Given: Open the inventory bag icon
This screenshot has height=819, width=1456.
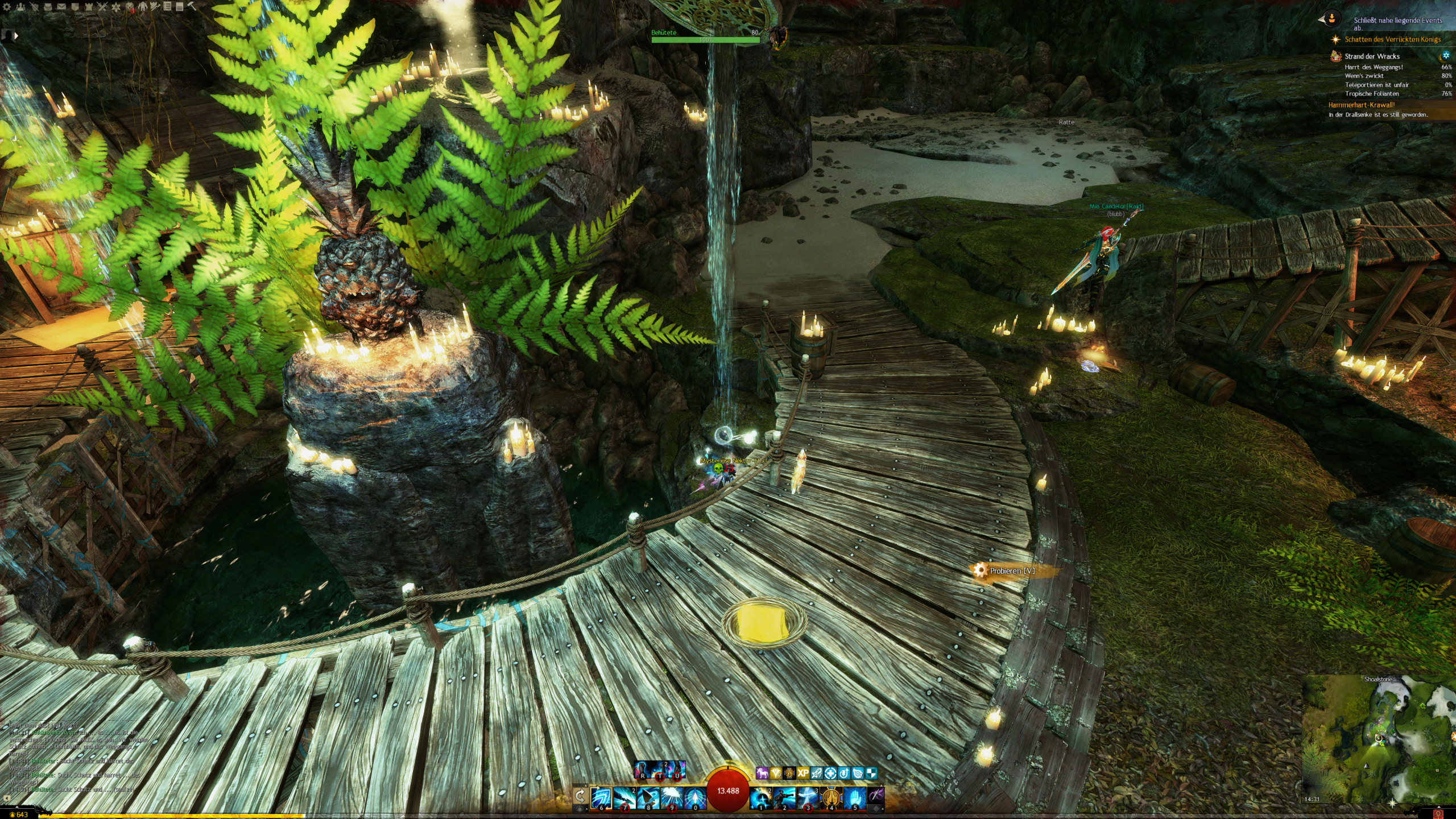Looking at the screenshot, I should coord(48,7).
